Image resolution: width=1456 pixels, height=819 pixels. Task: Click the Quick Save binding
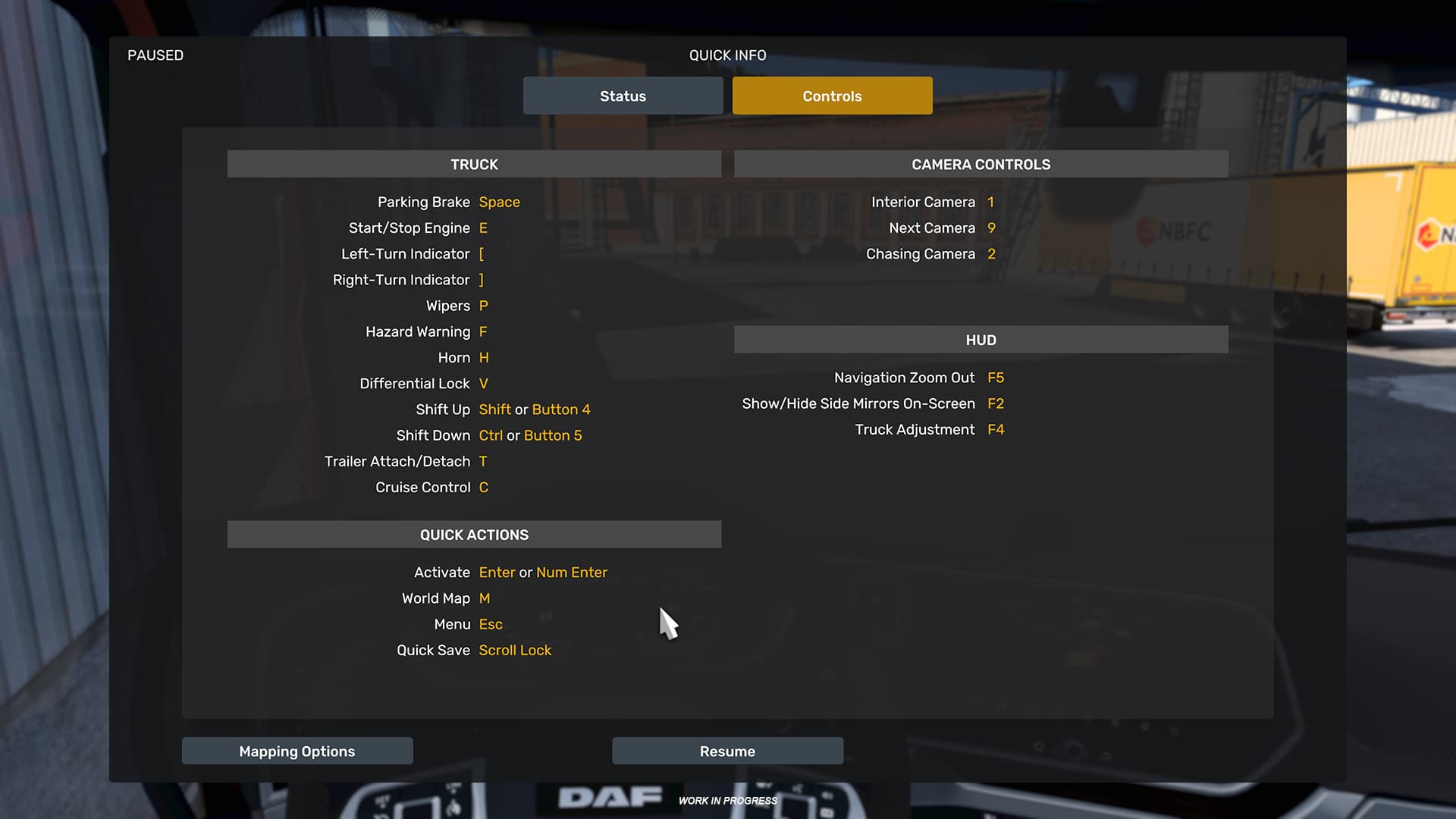point(515,650)
